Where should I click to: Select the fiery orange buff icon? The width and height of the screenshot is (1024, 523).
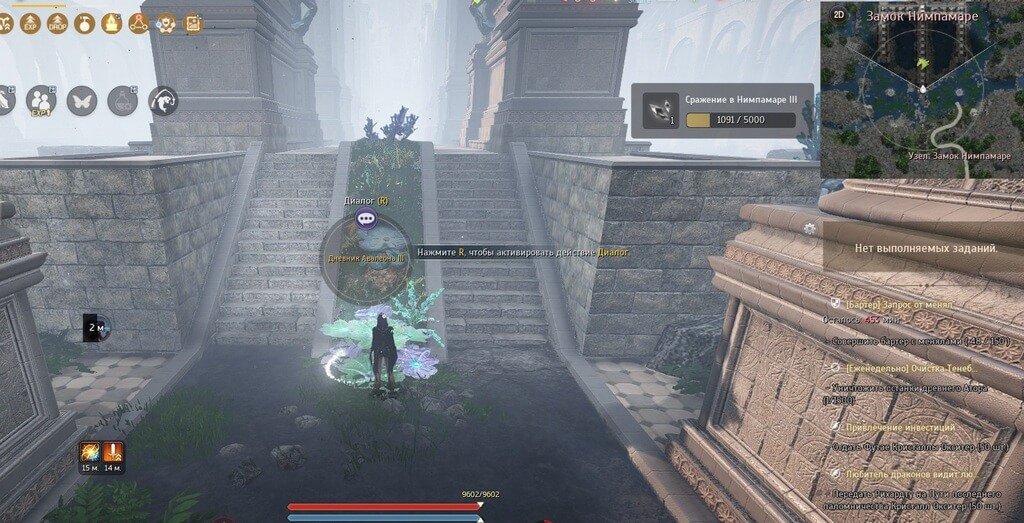(89, 451)
